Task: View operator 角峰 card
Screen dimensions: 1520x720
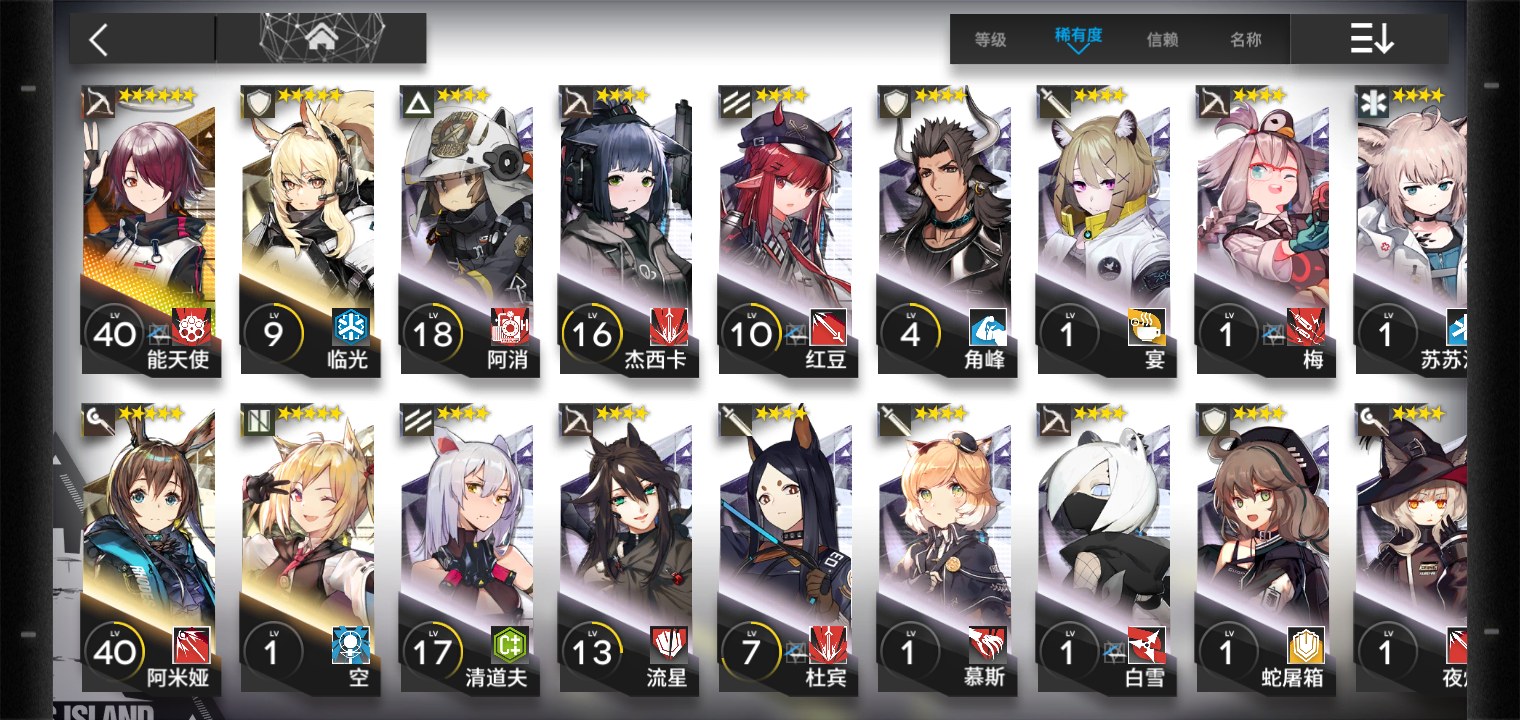Action: (945, 230)
